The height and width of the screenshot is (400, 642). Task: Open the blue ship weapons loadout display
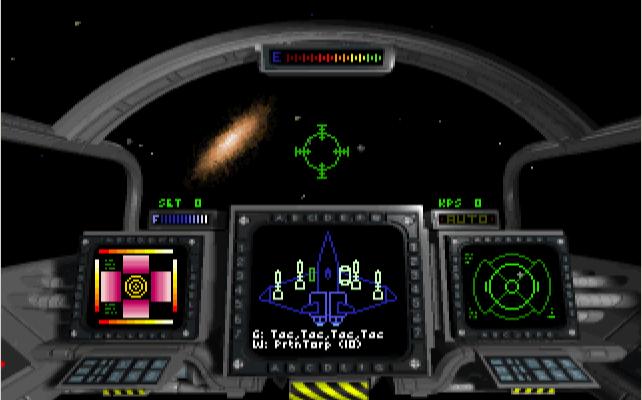pyautogui.click(x=326, y=283)
